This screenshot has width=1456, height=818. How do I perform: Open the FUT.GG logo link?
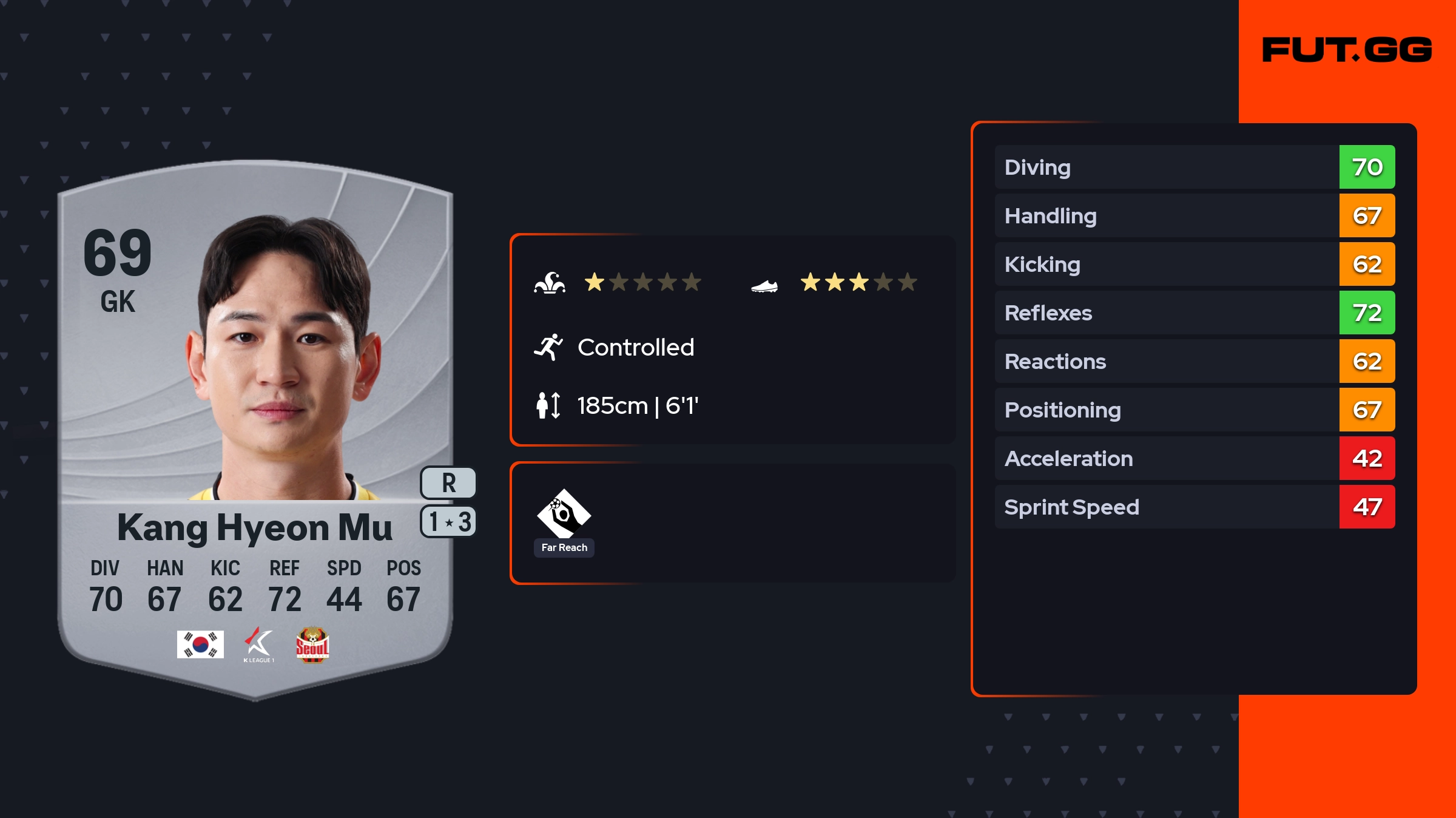(1347, 50)
